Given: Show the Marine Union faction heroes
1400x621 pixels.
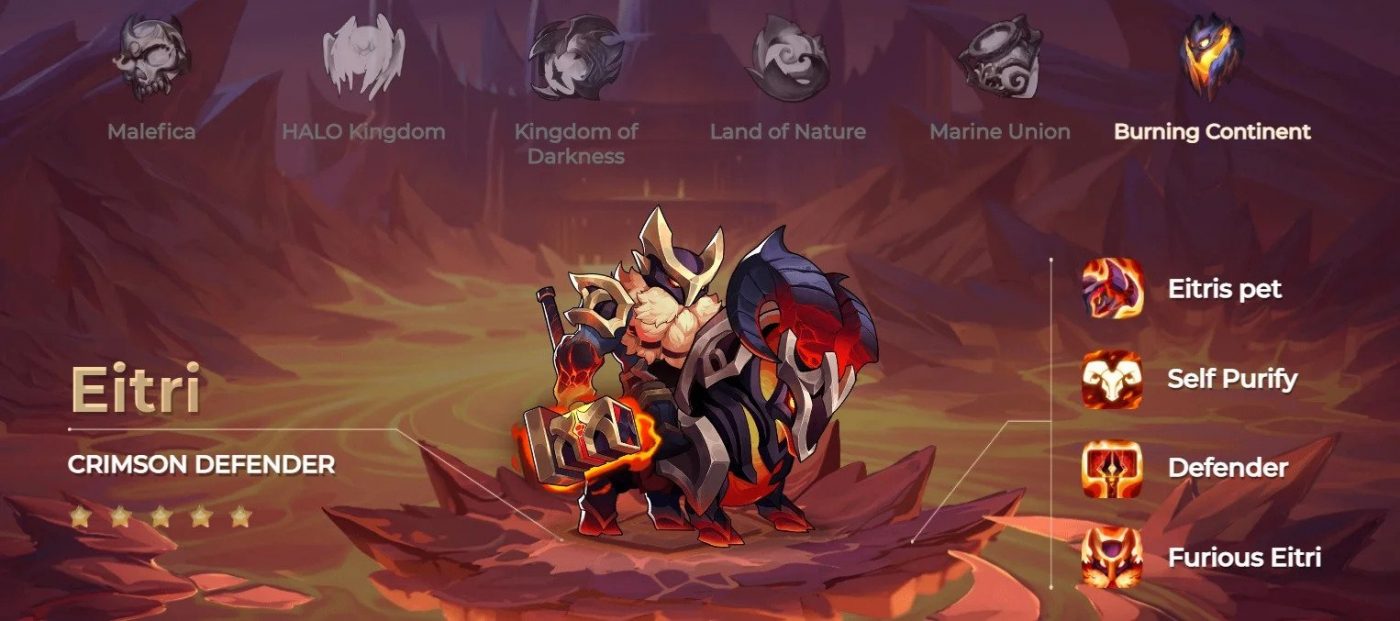Looking at the screenshot, I should (x=999, y=58).
